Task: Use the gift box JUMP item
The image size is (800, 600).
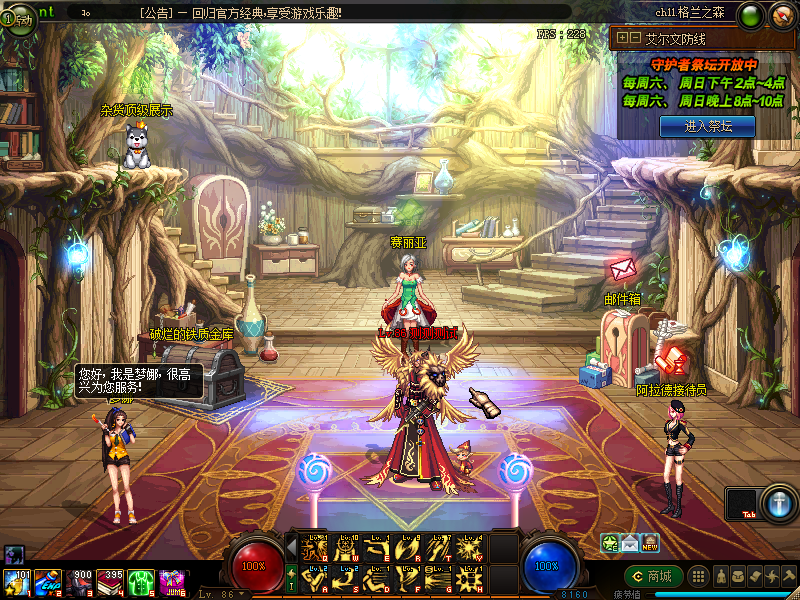Action: 171,582
